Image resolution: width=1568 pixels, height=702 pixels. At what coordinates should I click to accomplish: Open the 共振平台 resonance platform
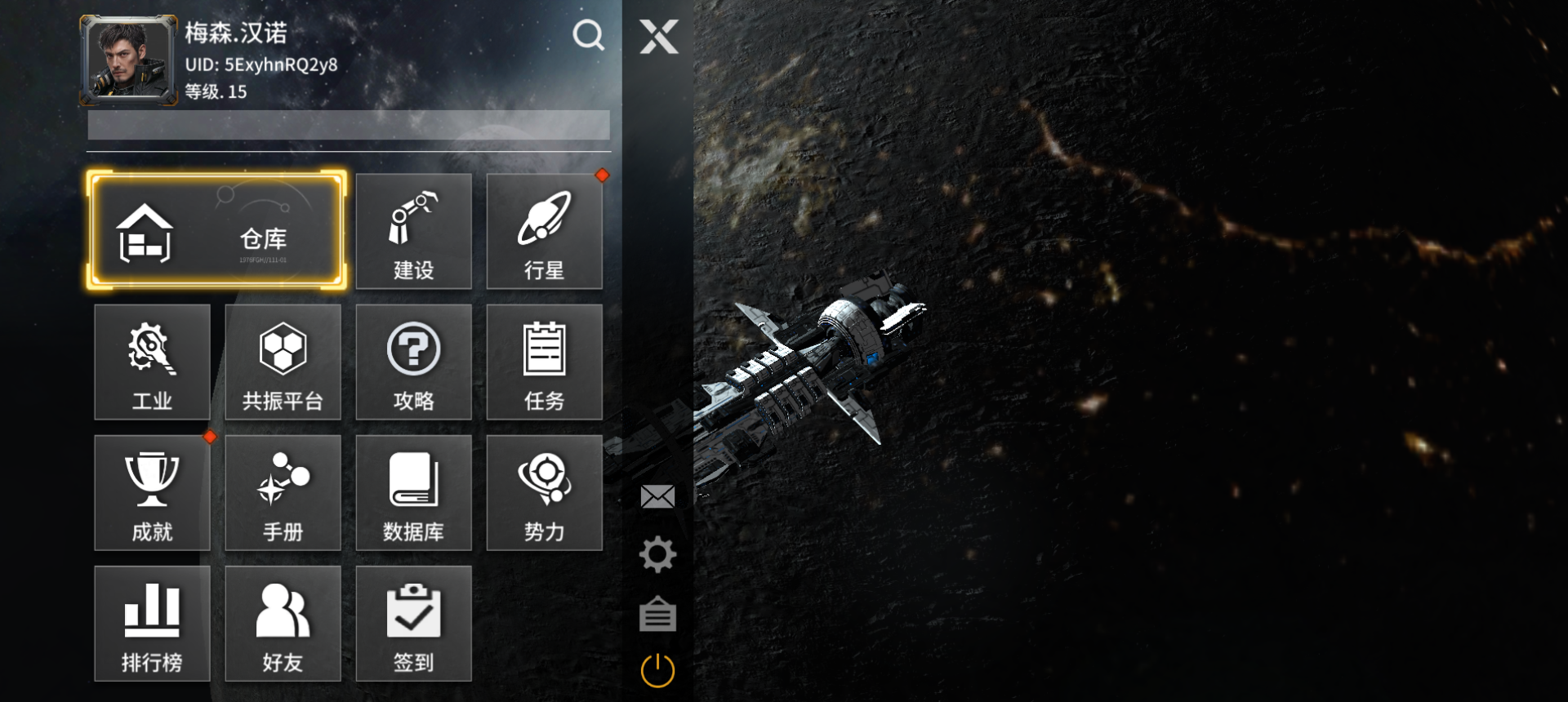(x=283, y=362)
